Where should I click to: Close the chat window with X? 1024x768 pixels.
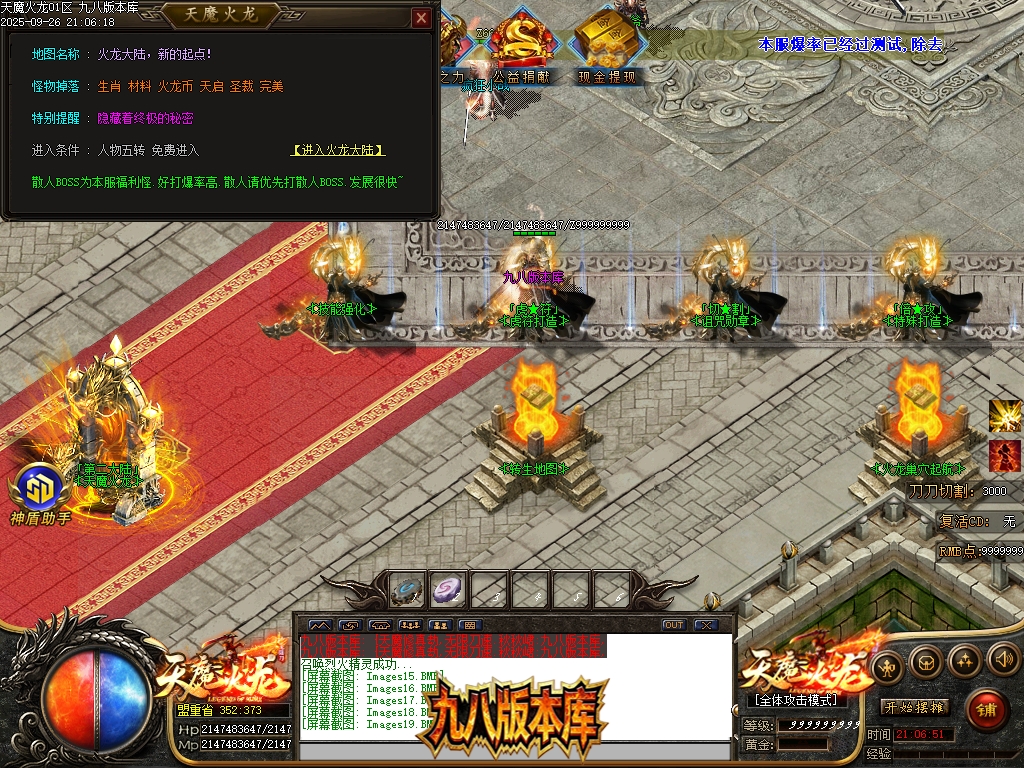[706, 625]
